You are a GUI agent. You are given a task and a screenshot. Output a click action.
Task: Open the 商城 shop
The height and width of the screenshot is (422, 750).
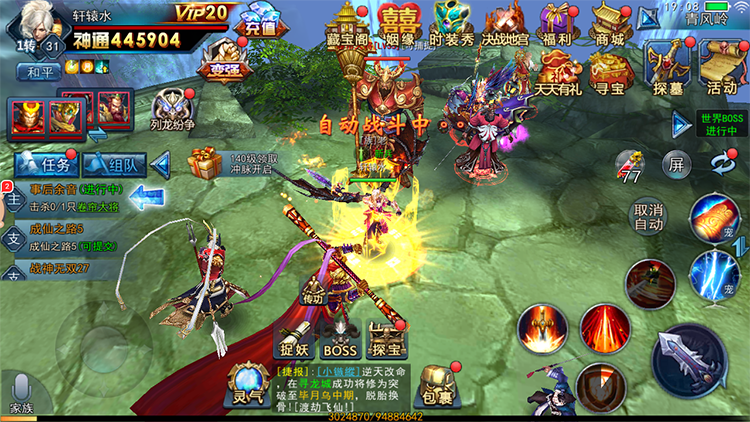pos(608,24)
